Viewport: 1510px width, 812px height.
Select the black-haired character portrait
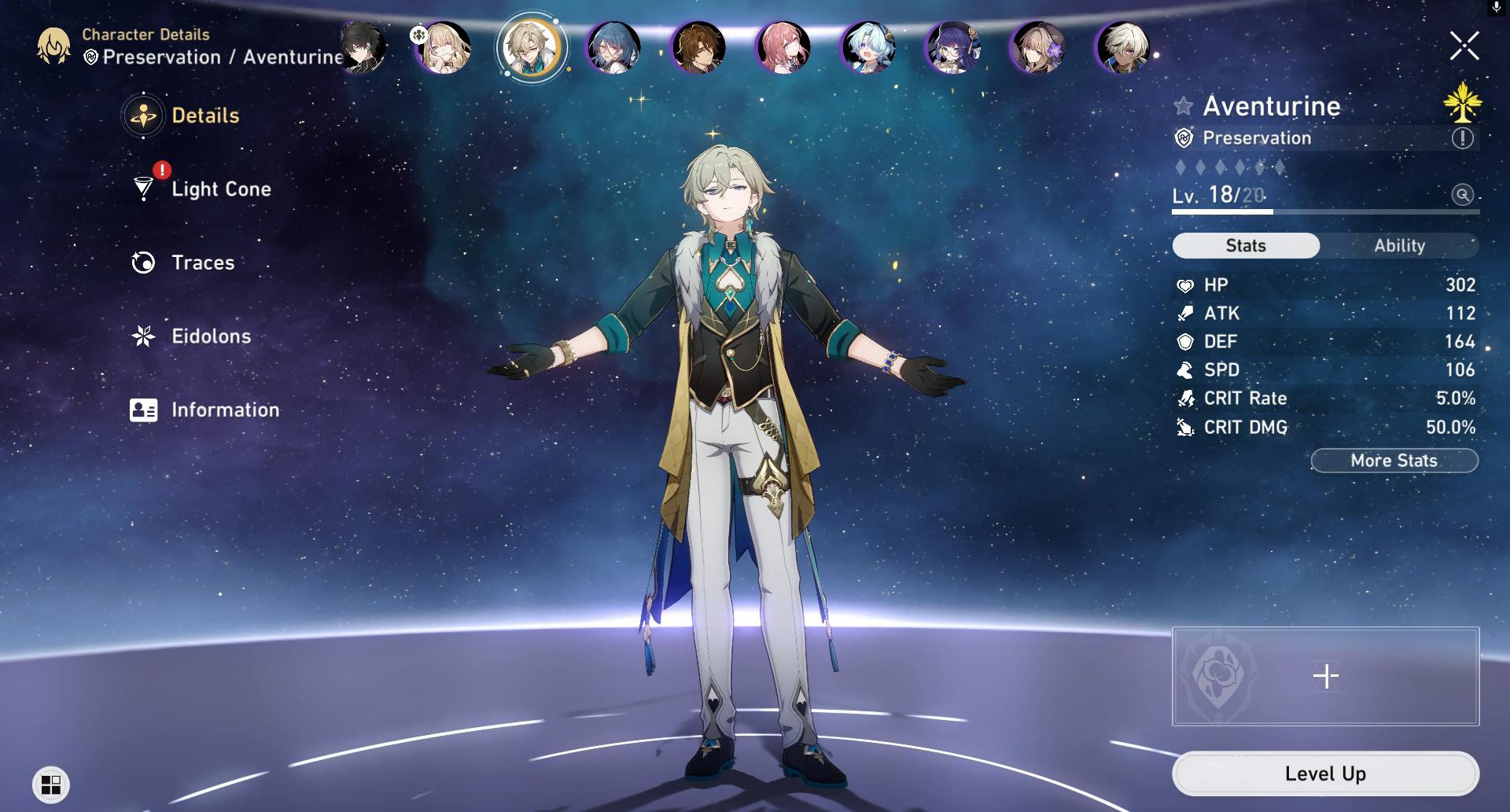361,47
